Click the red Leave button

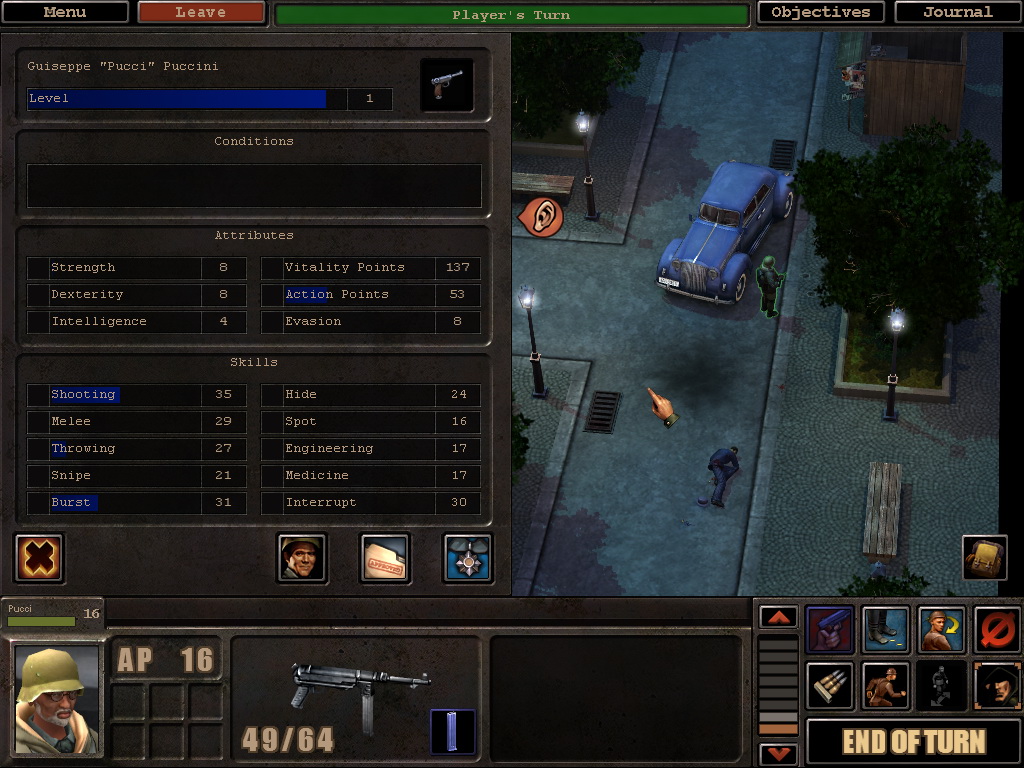click(201, 13)
